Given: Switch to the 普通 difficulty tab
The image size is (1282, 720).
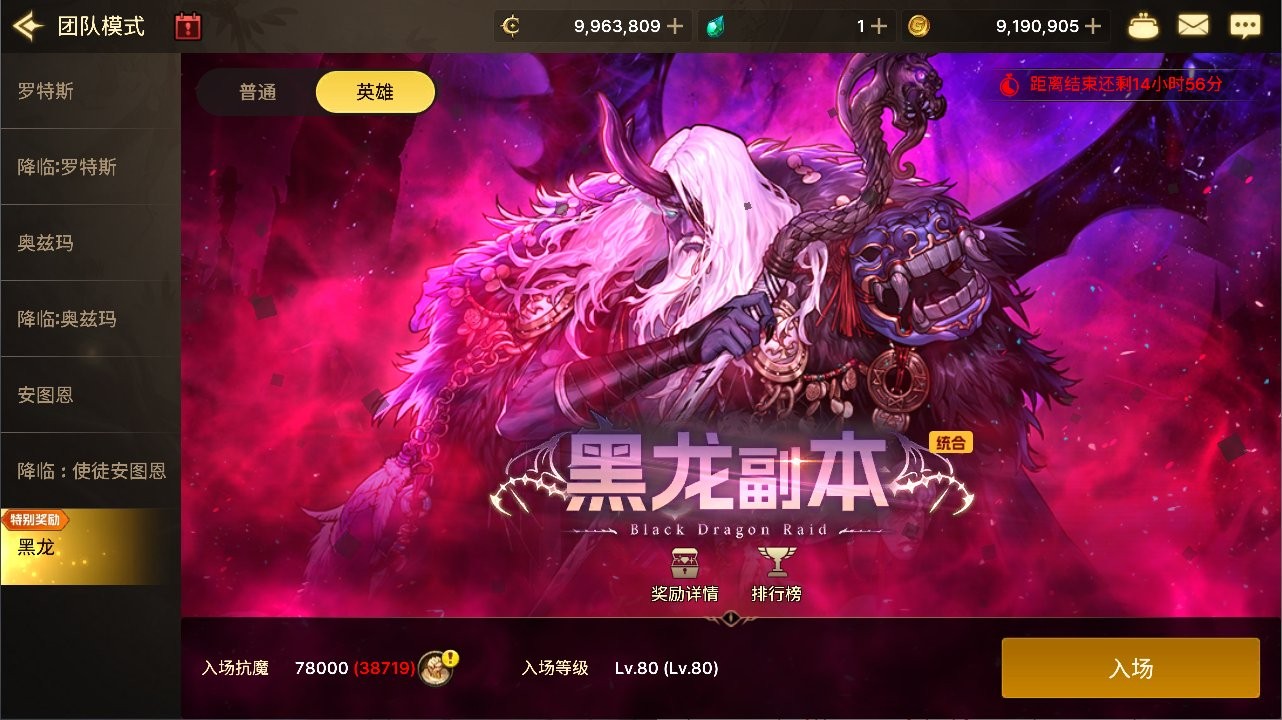Looking at the screenshot, I should click(x=256, y=91).
